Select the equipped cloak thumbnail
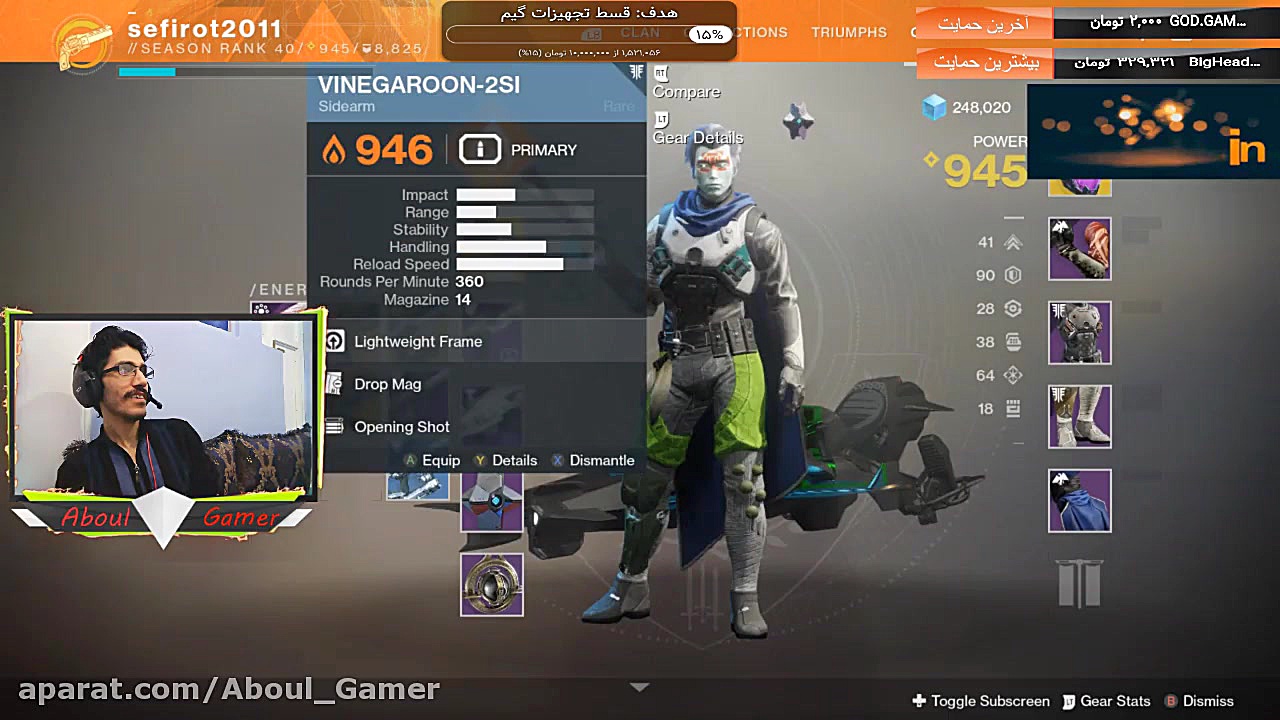Screen dimensions: 1280x720 click(x=1079, y=500)
